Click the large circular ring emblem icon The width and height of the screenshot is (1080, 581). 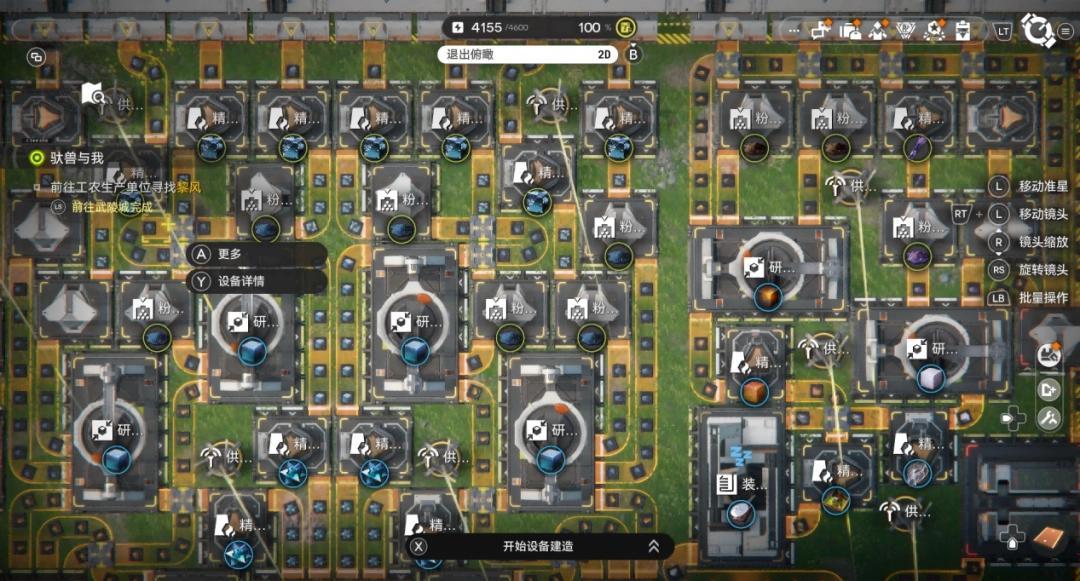[x=1039, y=30]
